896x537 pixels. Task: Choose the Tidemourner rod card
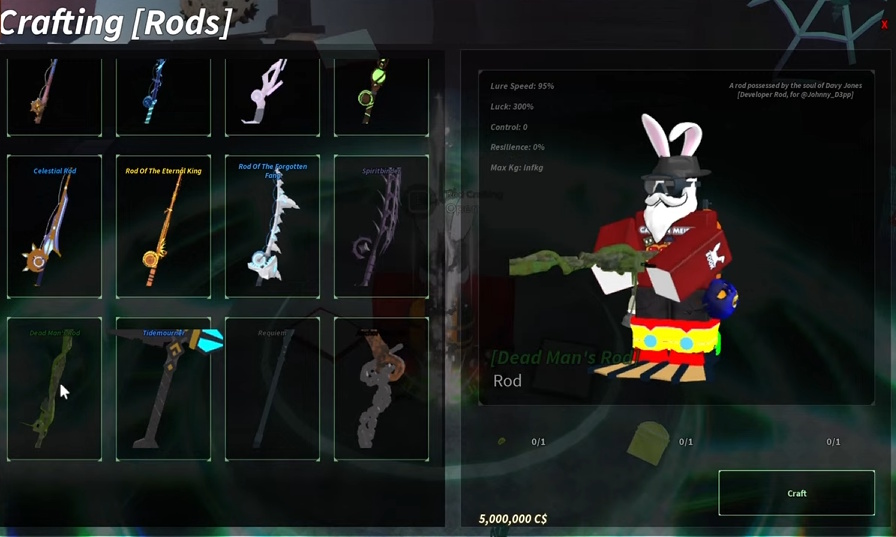point(163,389)
